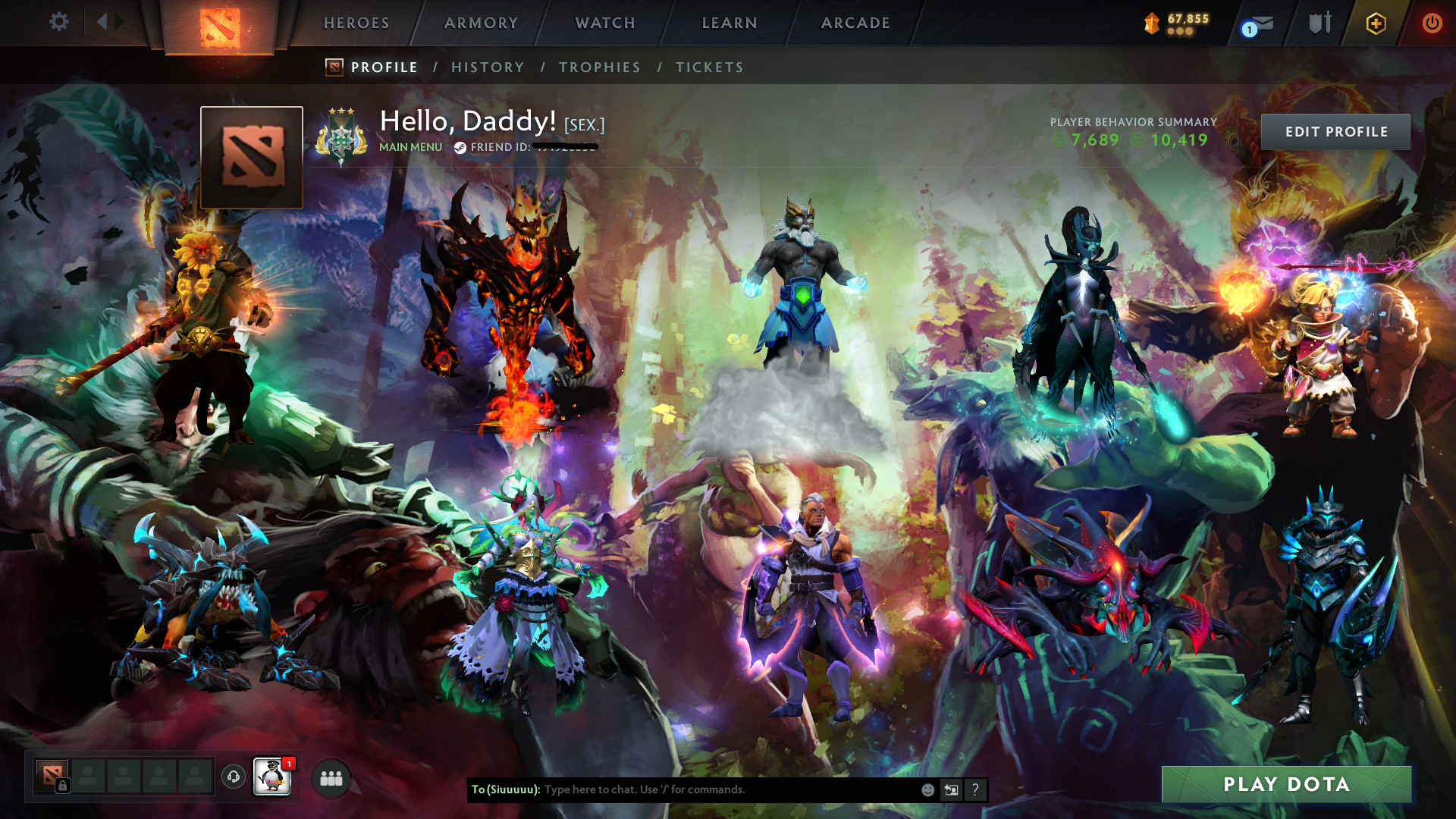Viewport: 1456px width, 819px height.
Task: Open the emoticon picker in chat bar
Action: click(927, 789)
